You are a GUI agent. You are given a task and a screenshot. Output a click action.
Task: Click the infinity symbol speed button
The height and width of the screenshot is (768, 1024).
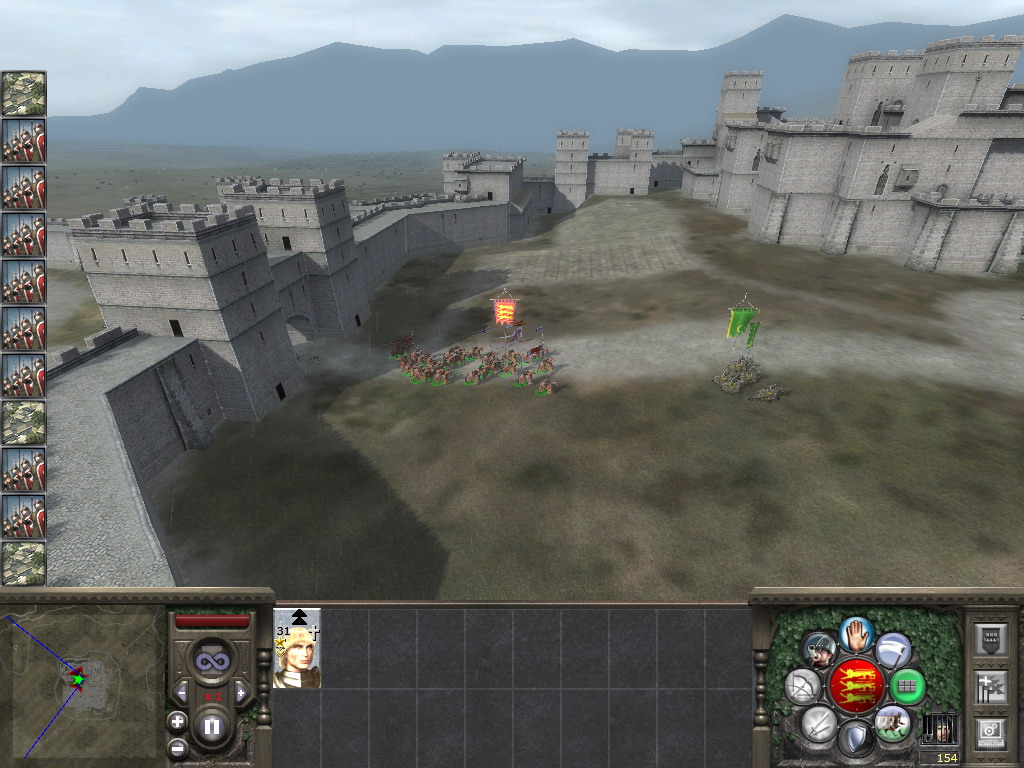tap(211, 660)
